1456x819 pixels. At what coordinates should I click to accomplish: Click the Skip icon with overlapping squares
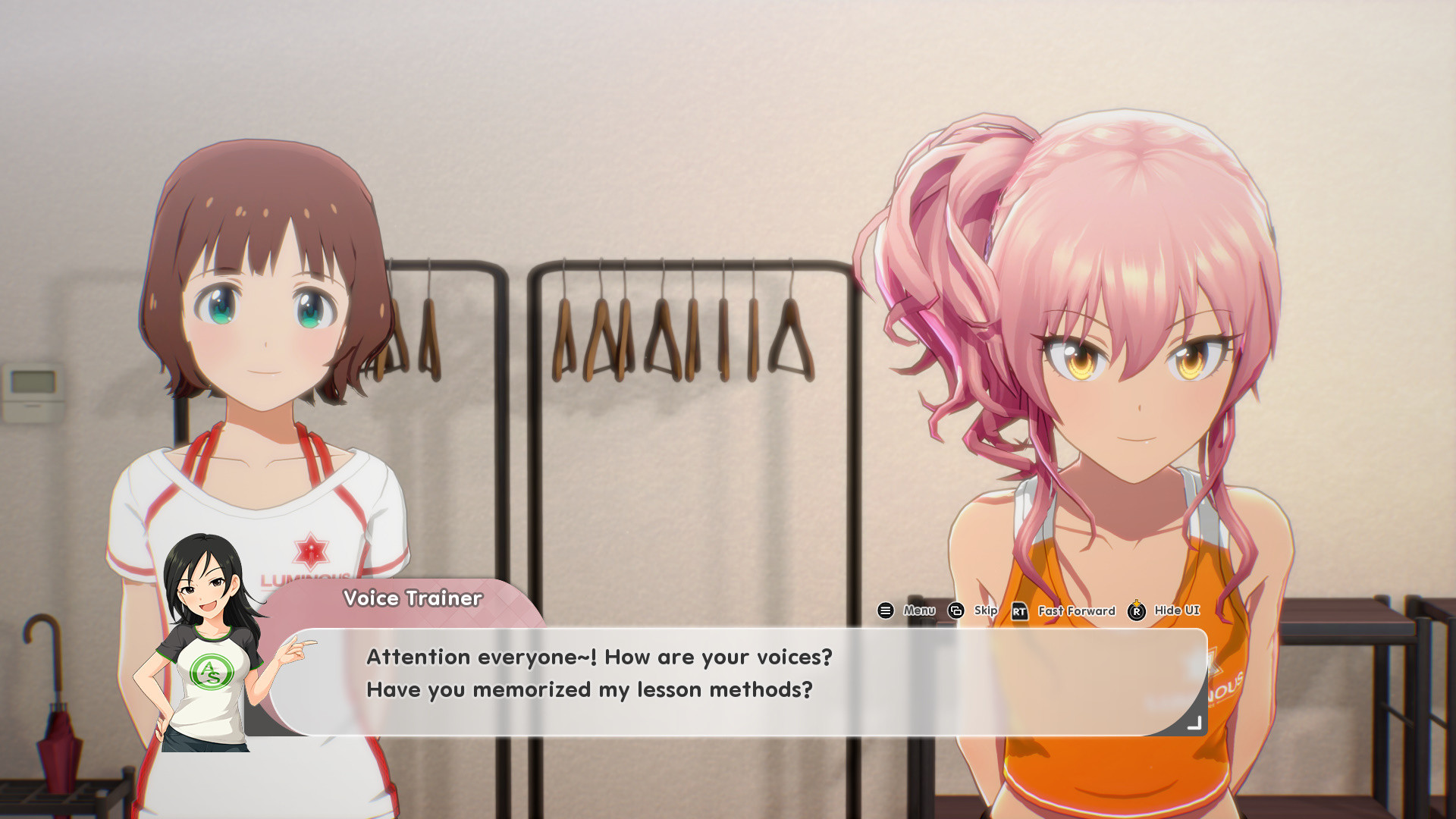[x=955, y=610]
